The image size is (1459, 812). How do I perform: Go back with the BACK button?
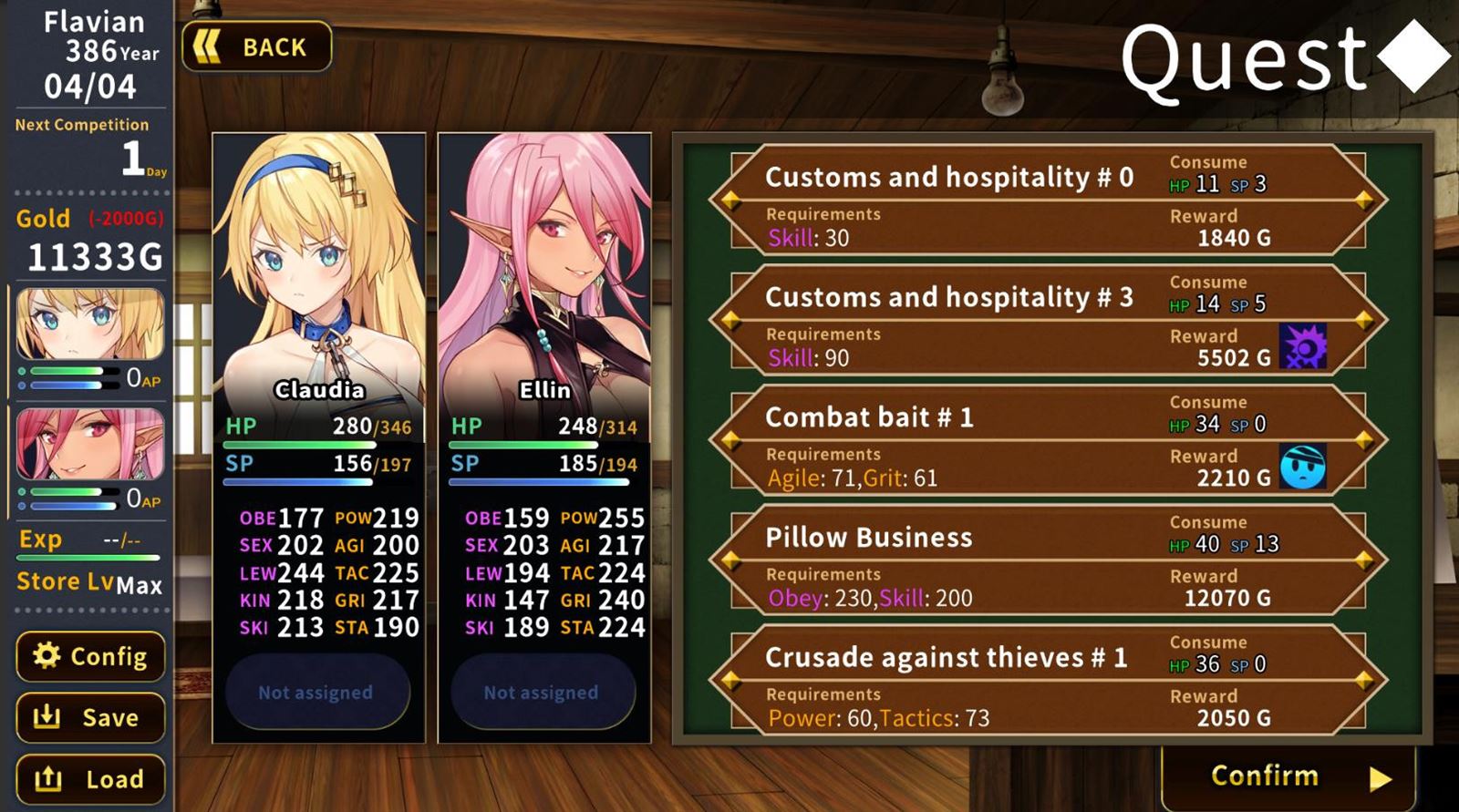tap(256, 46)
